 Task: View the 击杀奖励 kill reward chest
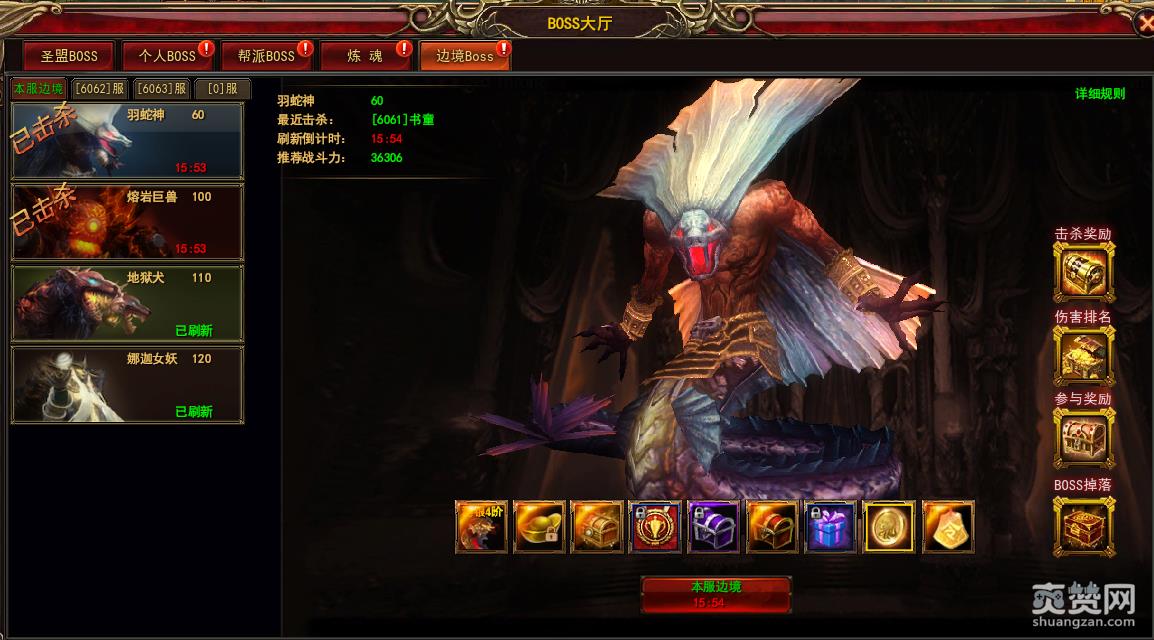[x=1084, y=271]
